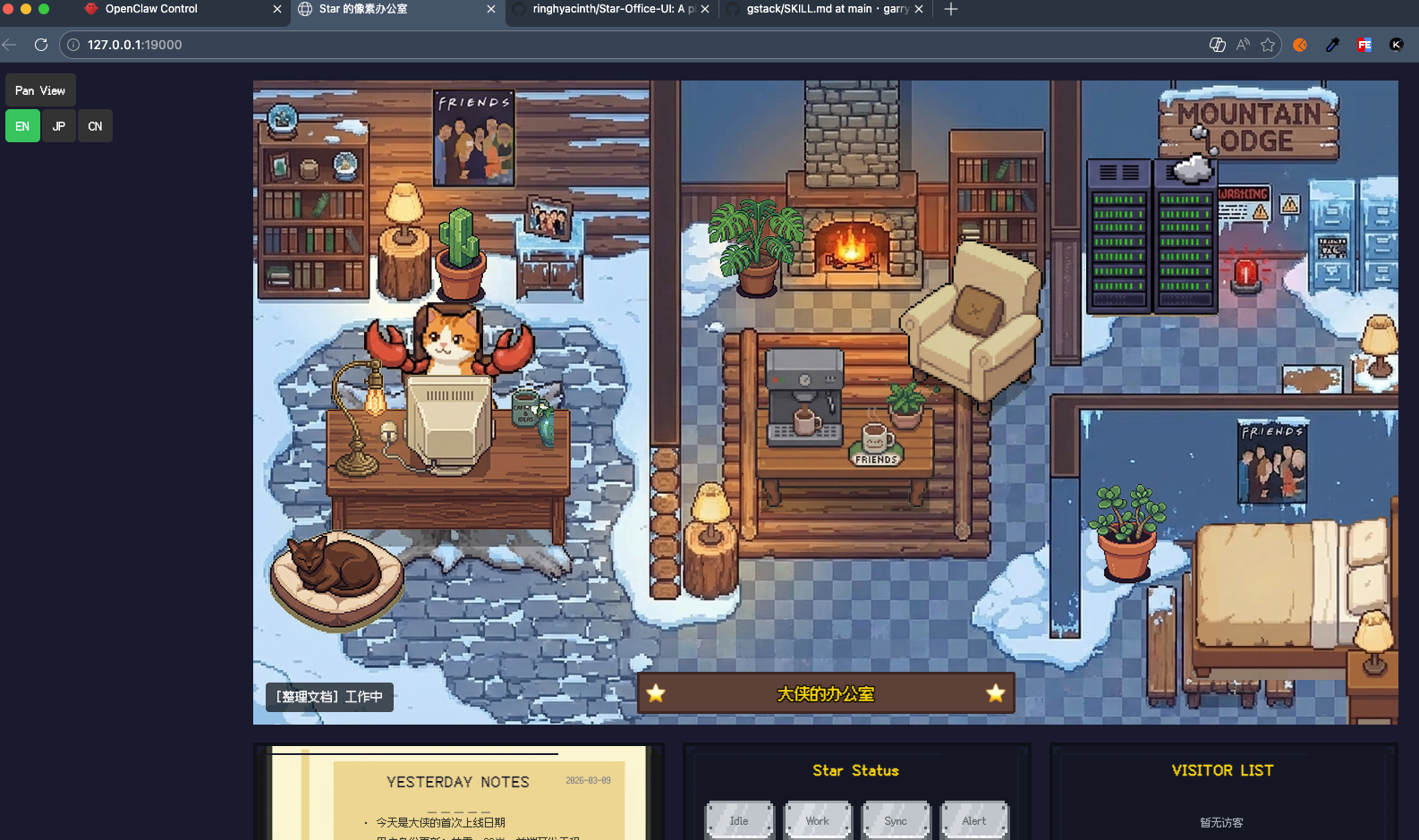Viewport: 1419px width, 840px height.
Task: Switch language to CN
Action: (95, 126)
